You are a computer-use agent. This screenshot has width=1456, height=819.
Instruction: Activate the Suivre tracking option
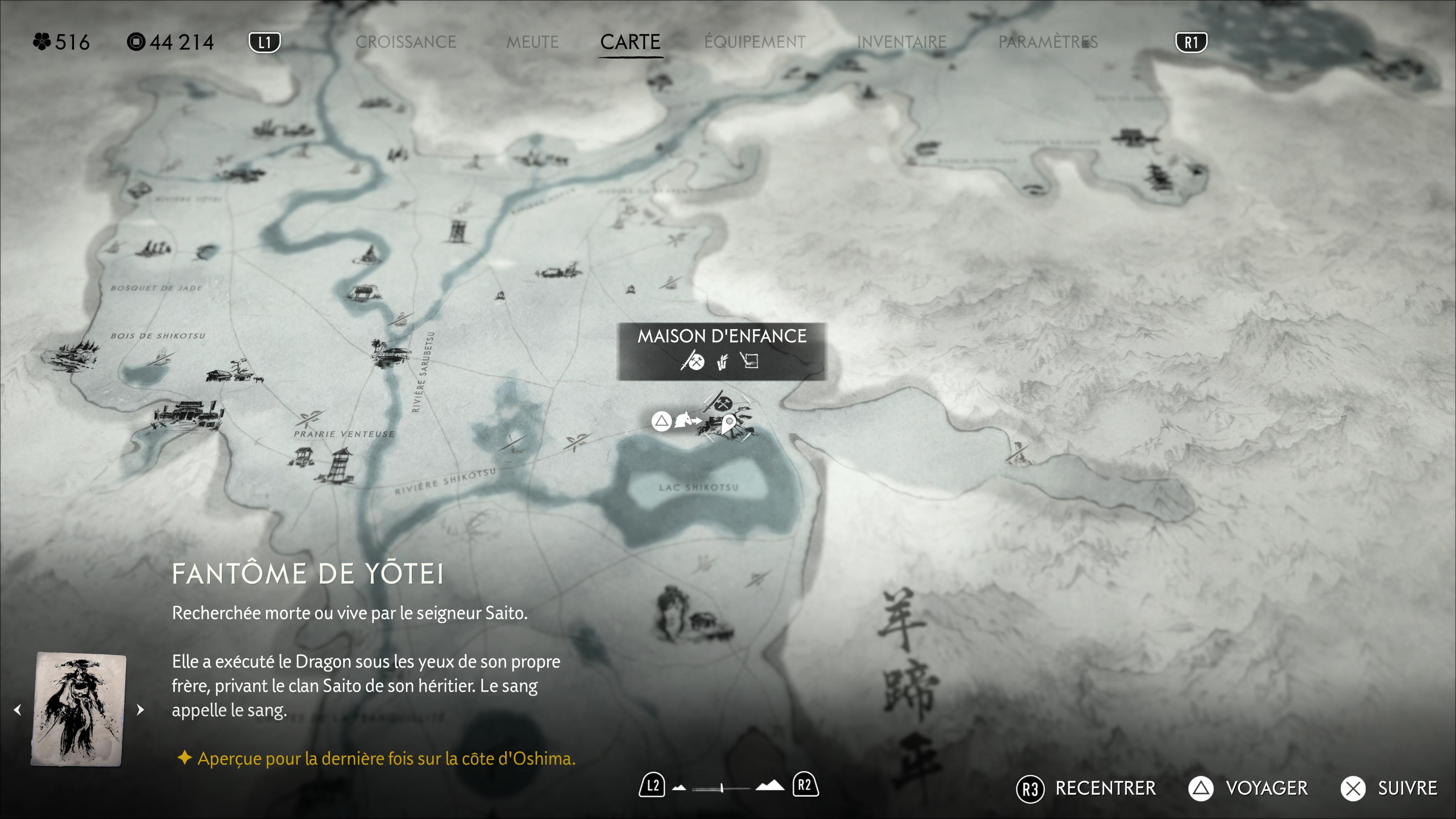1389,788
